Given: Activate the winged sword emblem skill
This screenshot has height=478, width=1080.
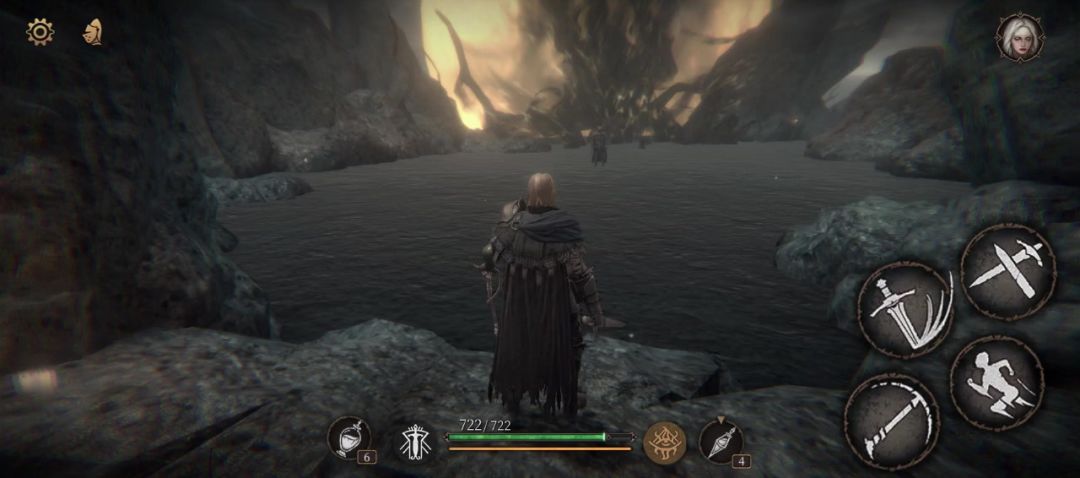Looking at the screenshot, I should pos(414,441).
